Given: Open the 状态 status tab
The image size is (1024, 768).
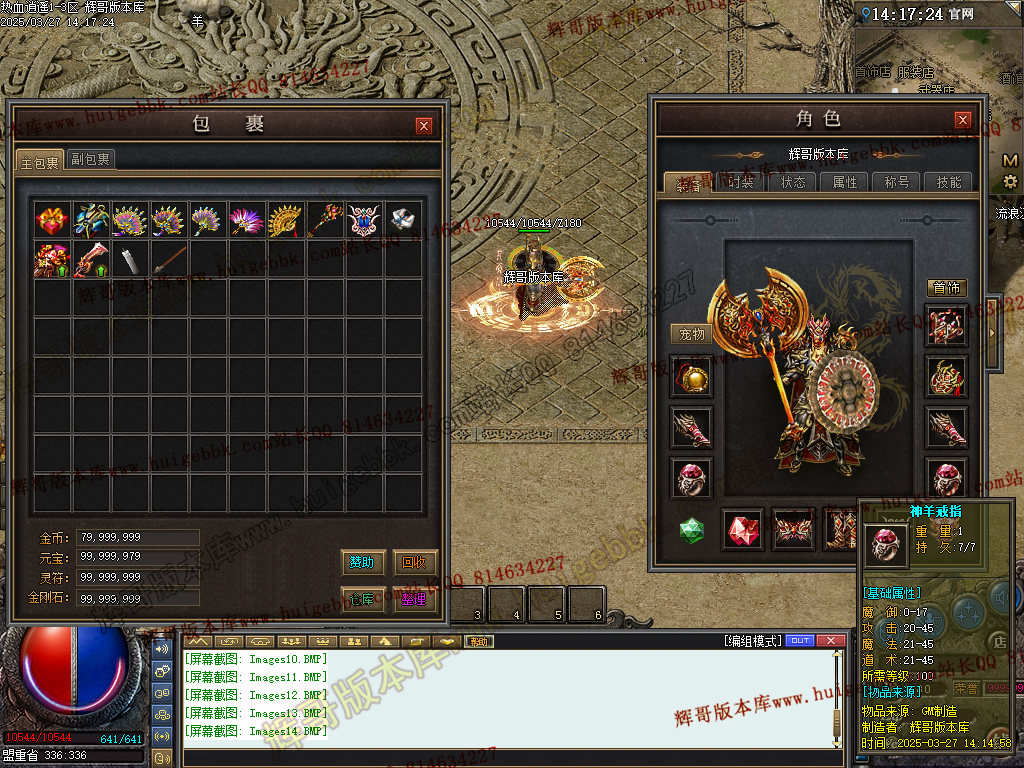Looking at the screenshot, I should [x=793, y=182].
